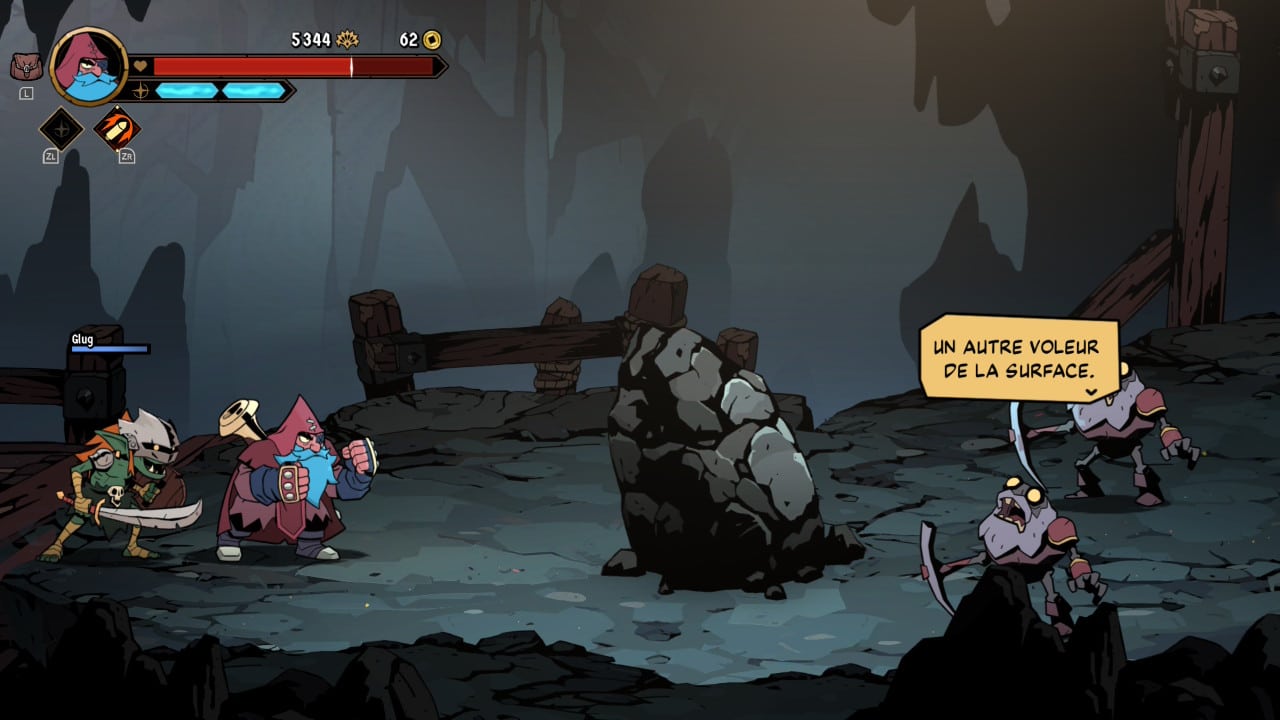1280x720 pixels.
Task: Click the blue-bearded dwarf portrait
Action: tap(88, 66)
